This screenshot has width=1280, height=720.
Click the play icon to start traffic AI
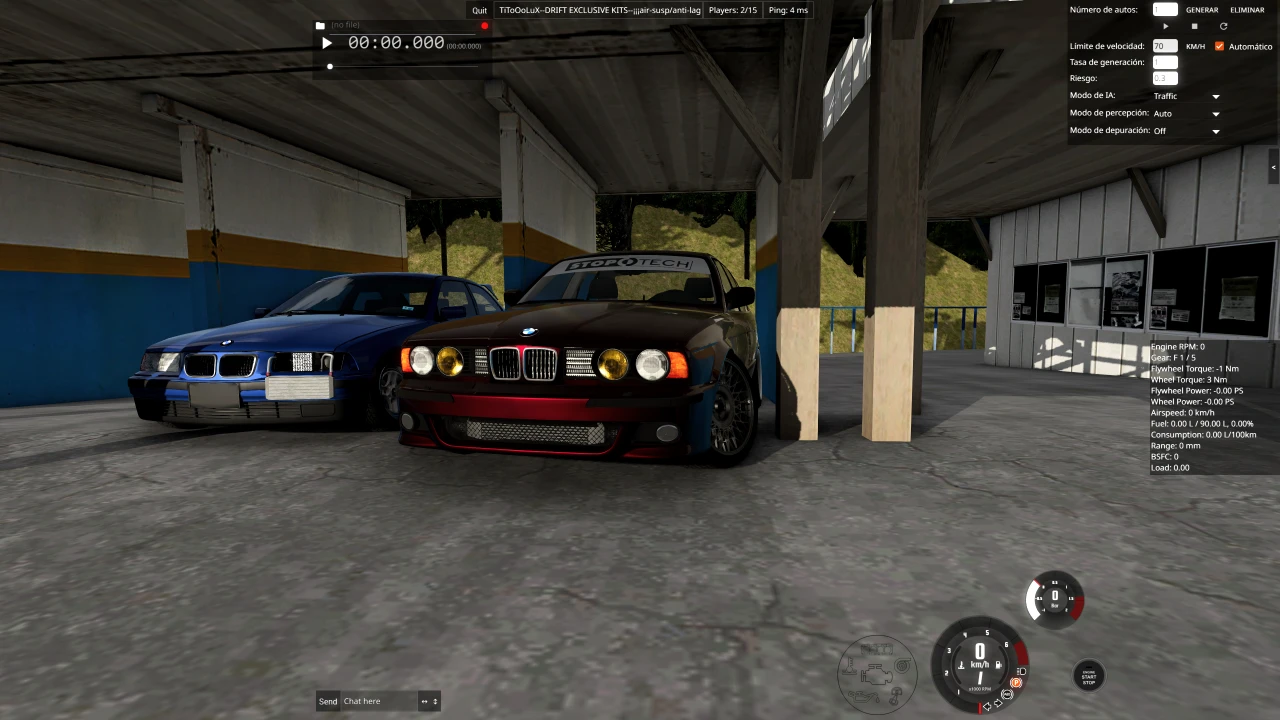tap(1165, 26)
